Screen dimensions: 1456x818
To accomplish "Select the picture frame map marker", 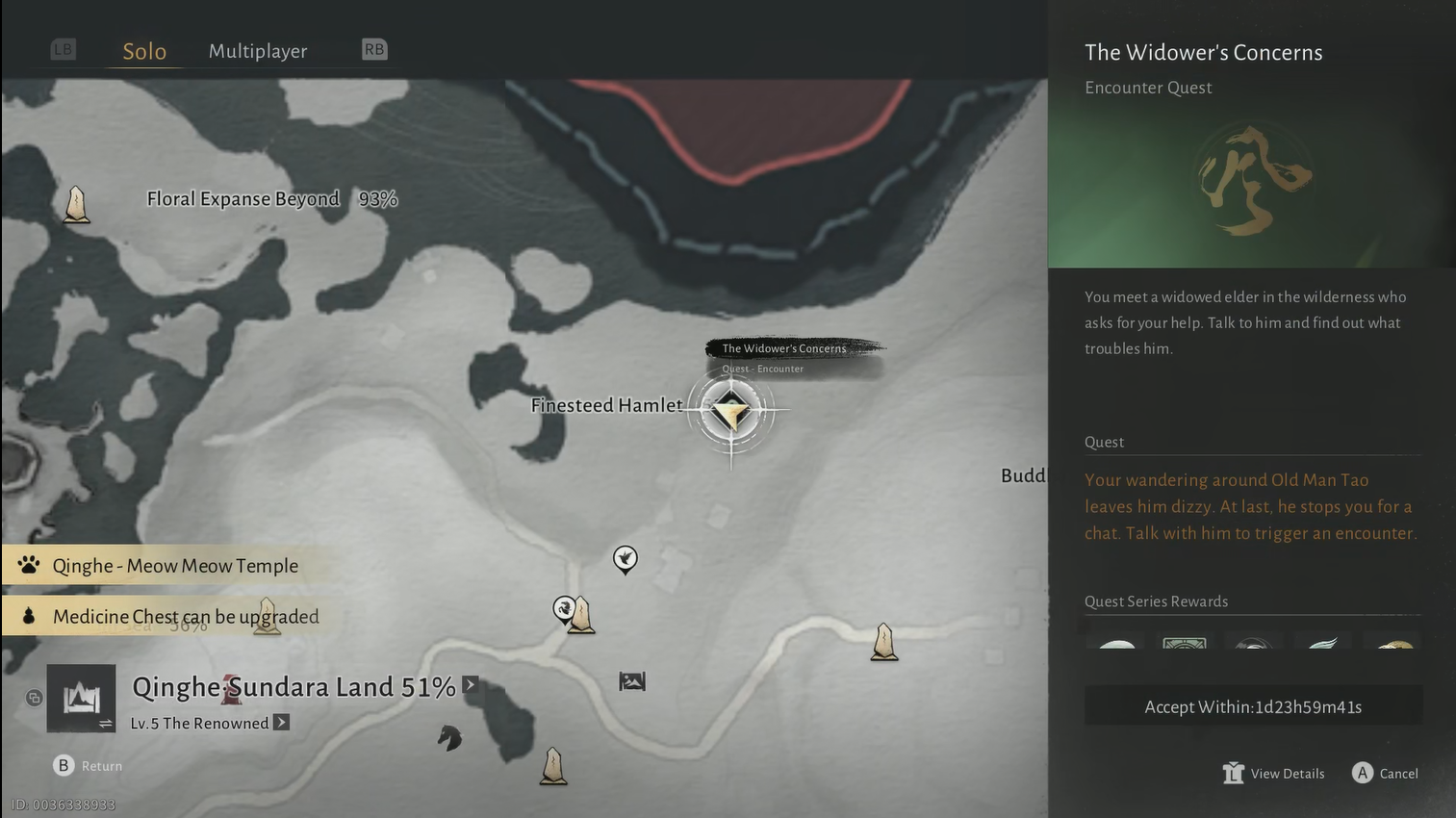I will click(x=632, y=681).
